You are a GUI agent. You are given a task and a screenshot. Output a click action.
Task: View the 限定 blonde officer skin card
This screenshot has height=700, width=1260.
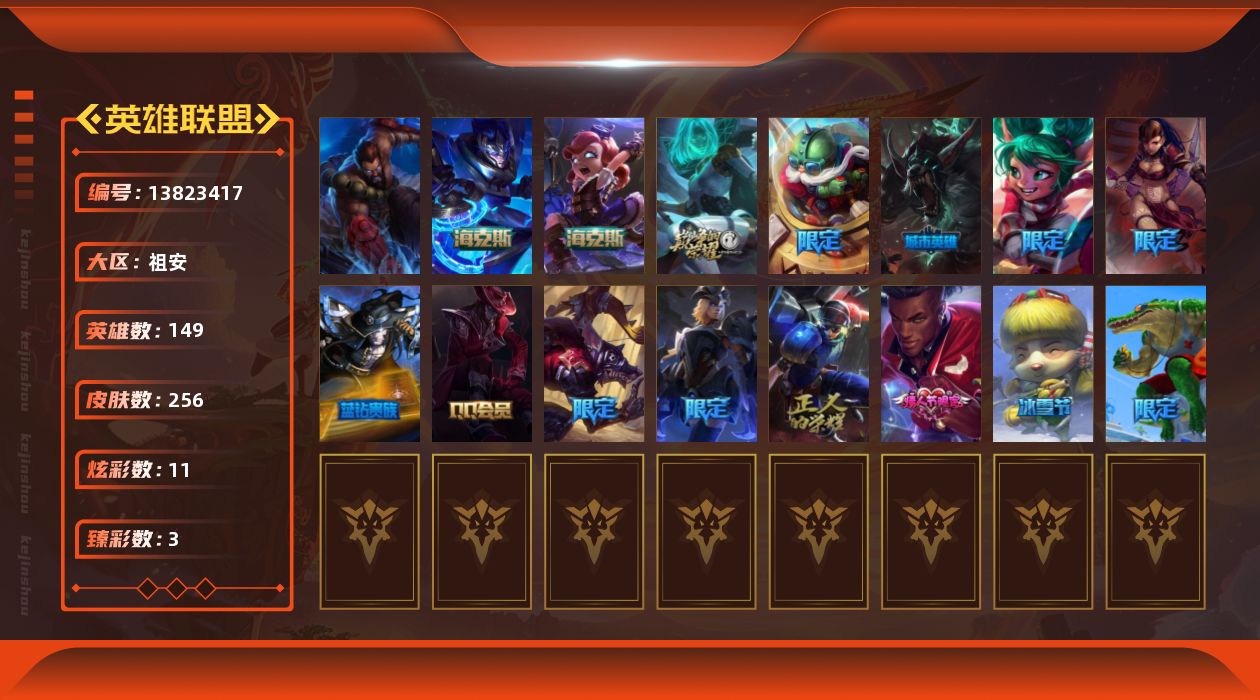(706, 364)
